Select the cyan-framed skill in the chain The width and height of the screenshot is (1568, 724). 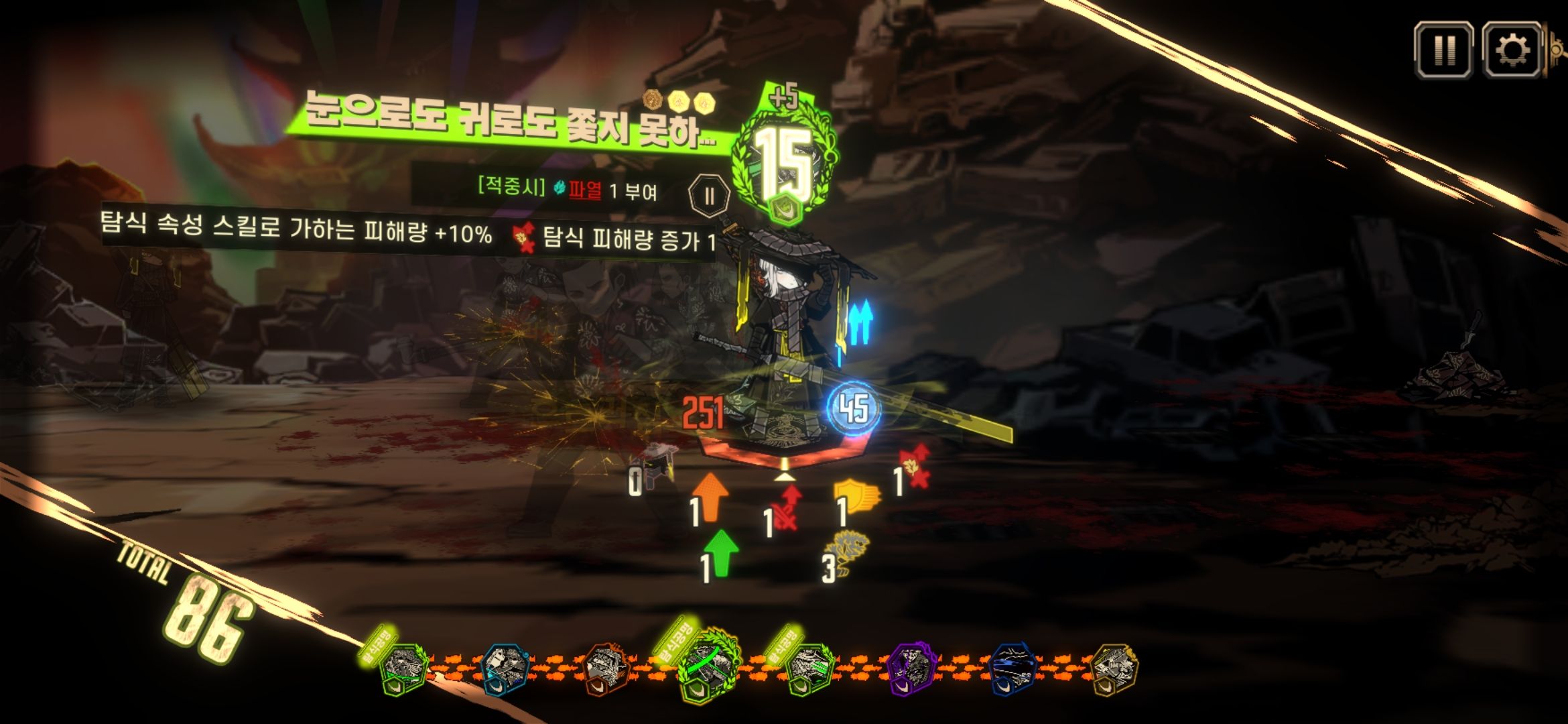pos(506,667)
